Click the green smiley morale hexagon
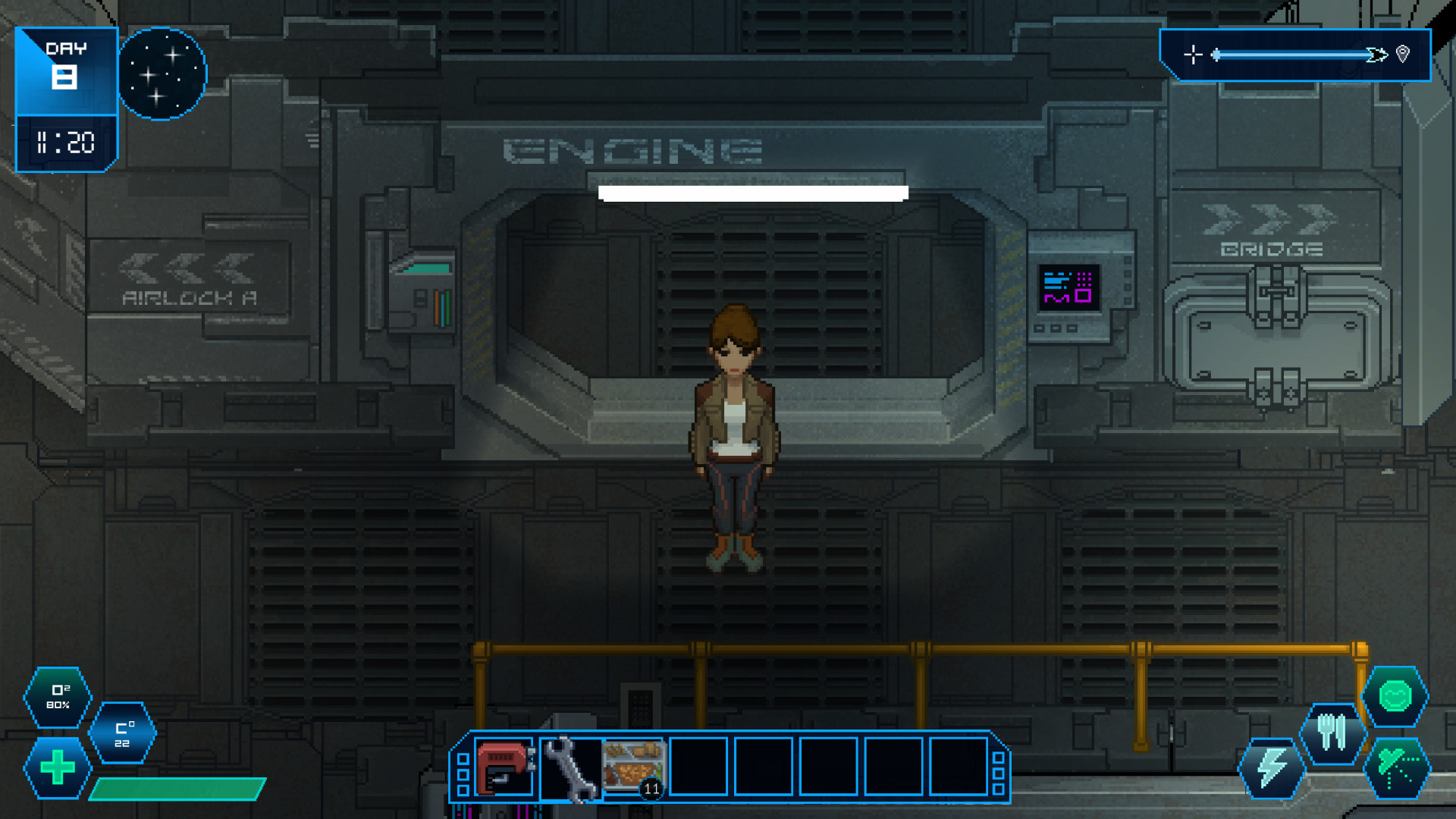The width and height of the screenshot is (1456, 819). point(1398,698)
